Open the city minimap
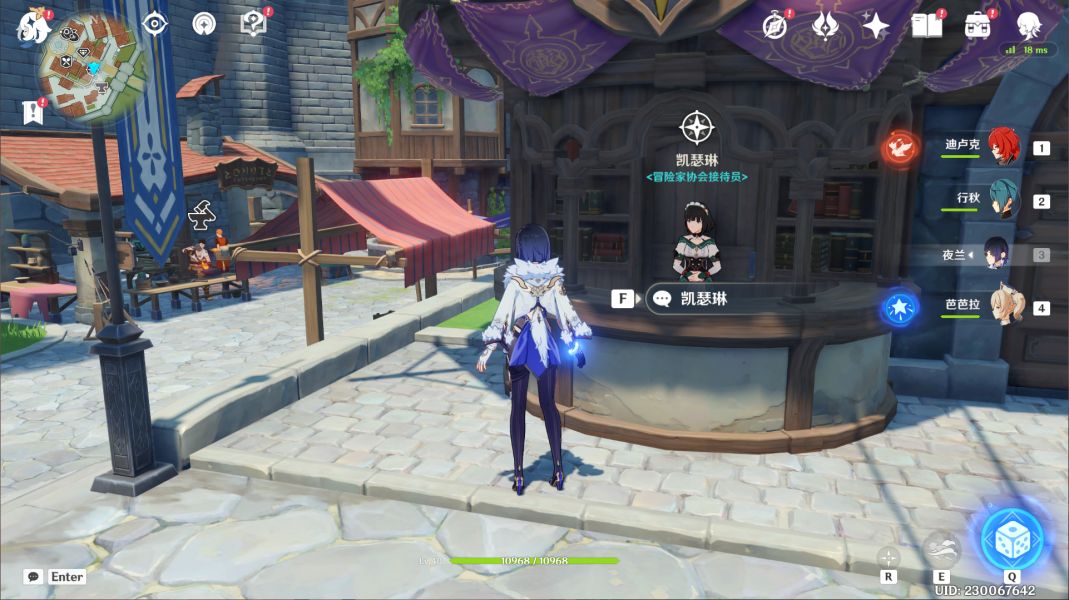 pyautogui.click(x=92, y=68)
